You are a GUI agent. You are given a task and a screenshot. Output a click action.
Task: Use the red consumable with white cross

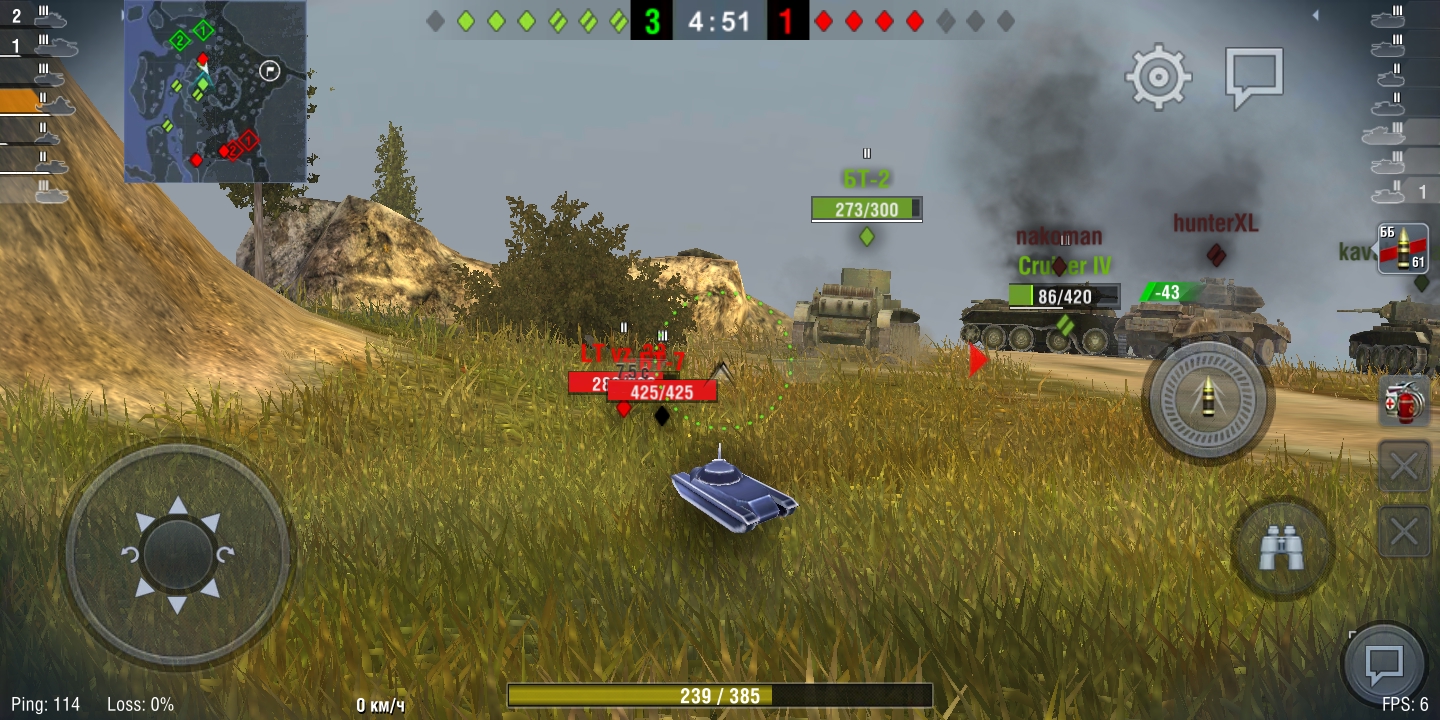pyautogui.click(x=1403, y=402)
